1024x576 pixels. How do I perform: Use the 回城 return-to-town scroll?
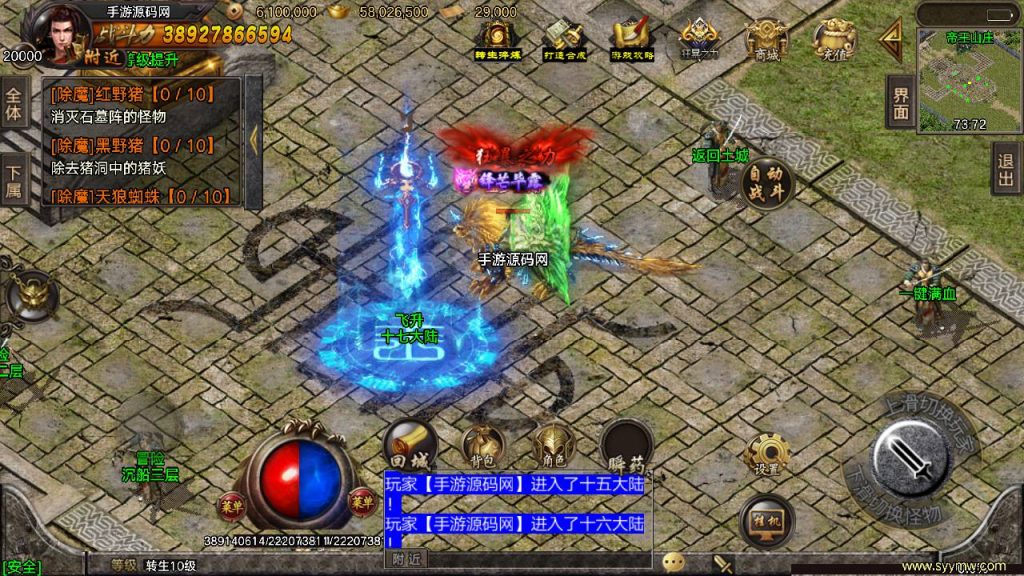[x=410, y=446]
